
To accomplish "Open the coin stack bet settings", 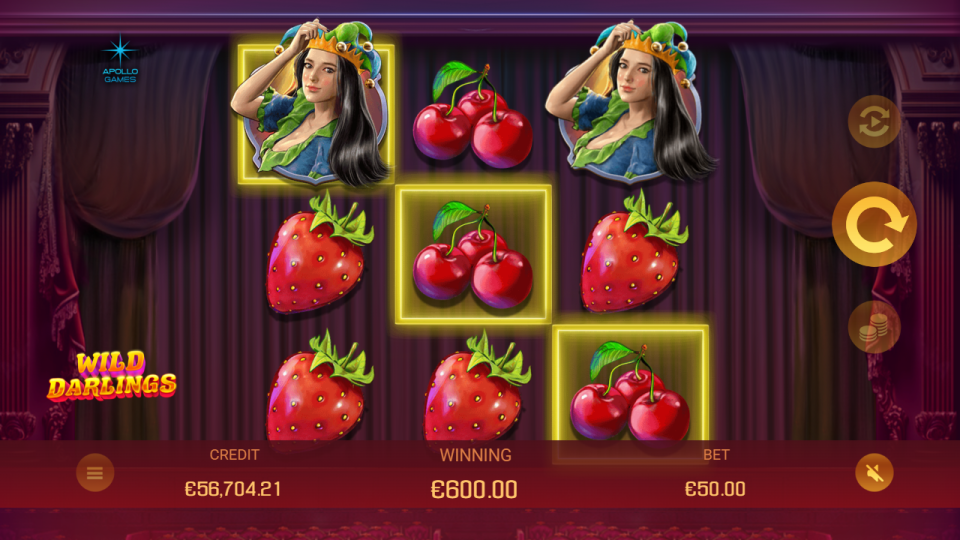I will [874, 327].
